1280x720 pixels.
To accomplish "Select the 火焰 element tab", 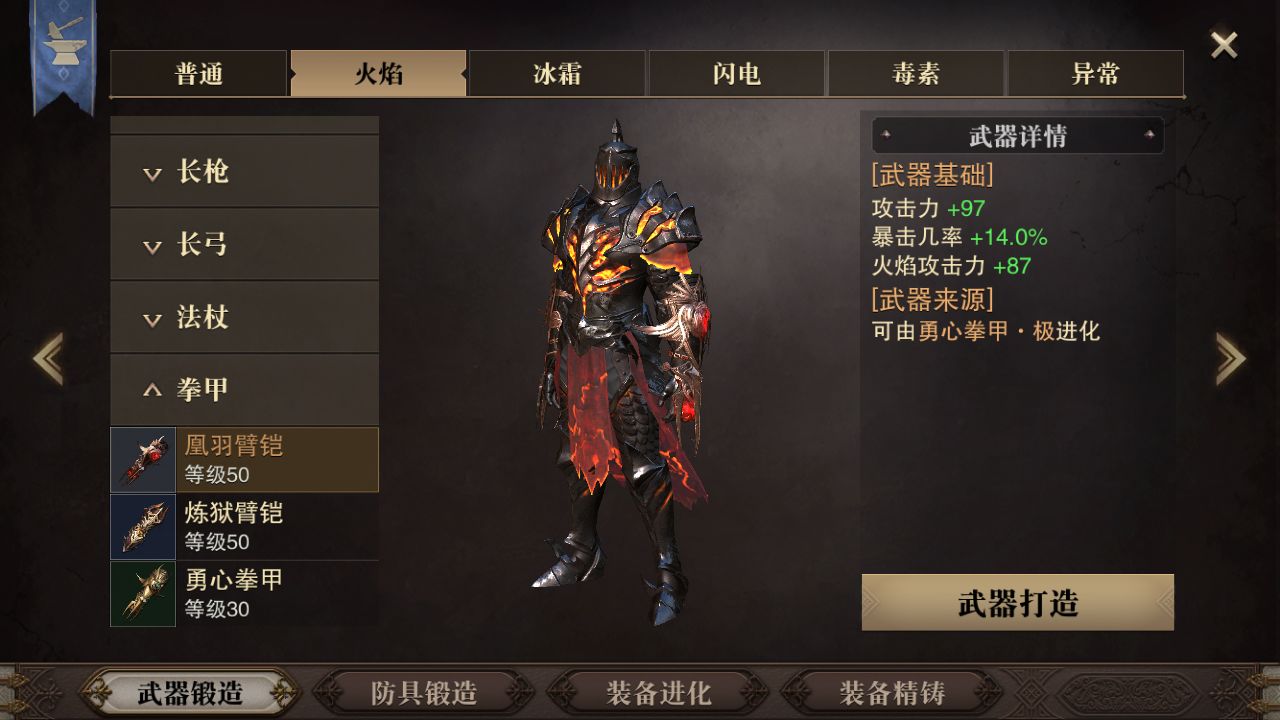I will tap(378, 74).
